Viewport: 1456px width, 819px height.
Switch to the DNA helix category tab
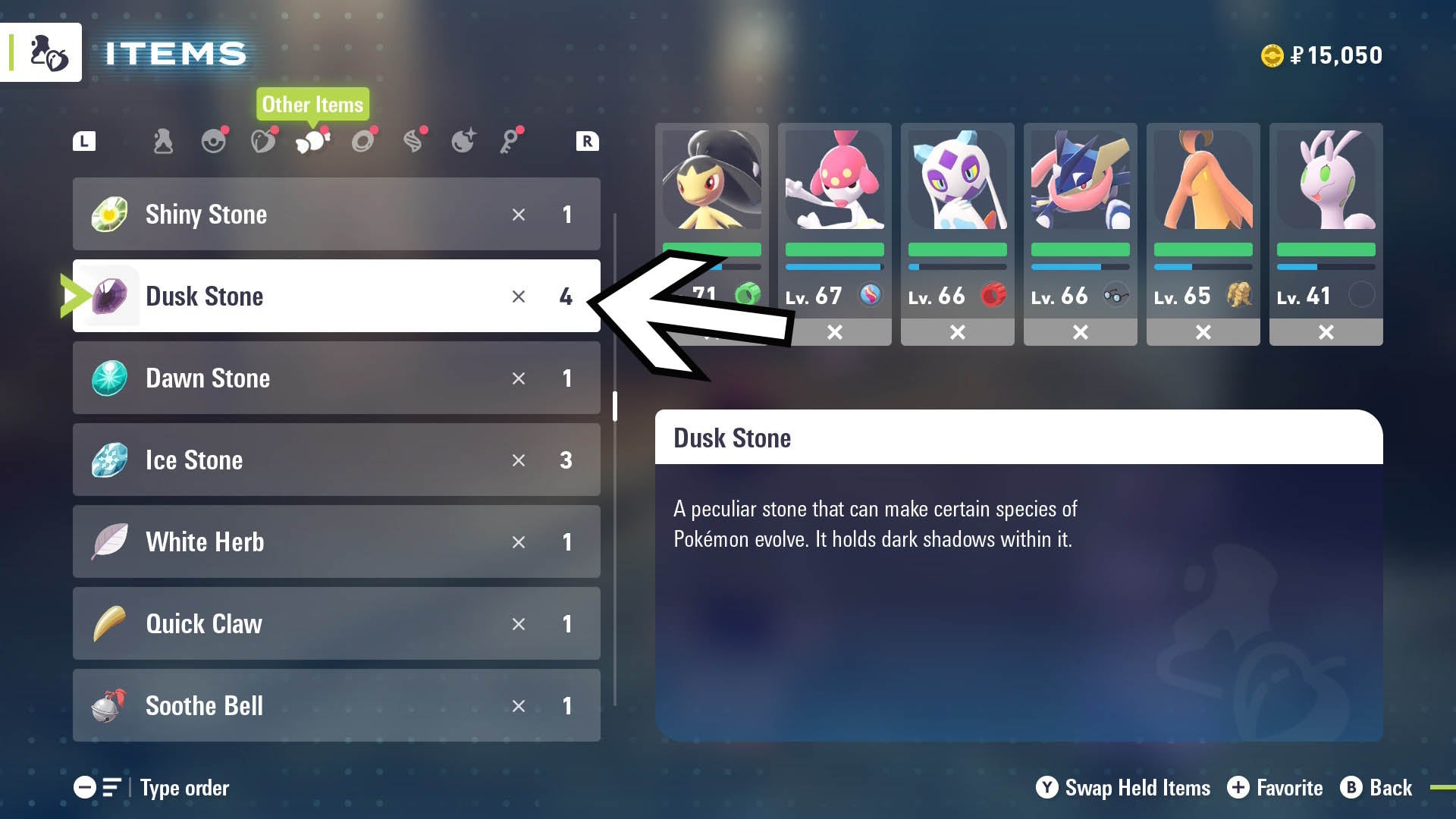click(413, 141)
